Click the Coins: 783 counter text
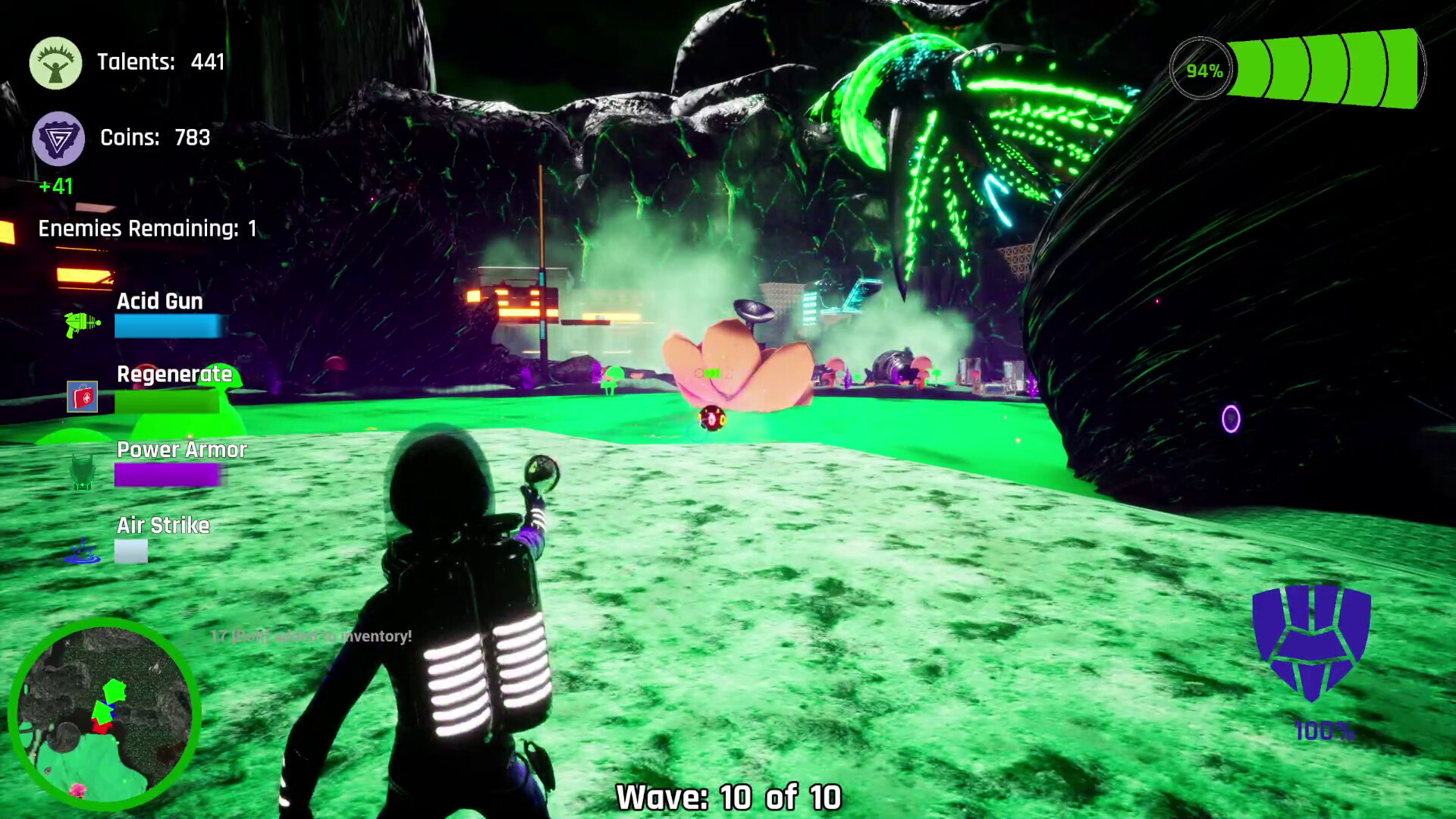 tap(155, 138)
